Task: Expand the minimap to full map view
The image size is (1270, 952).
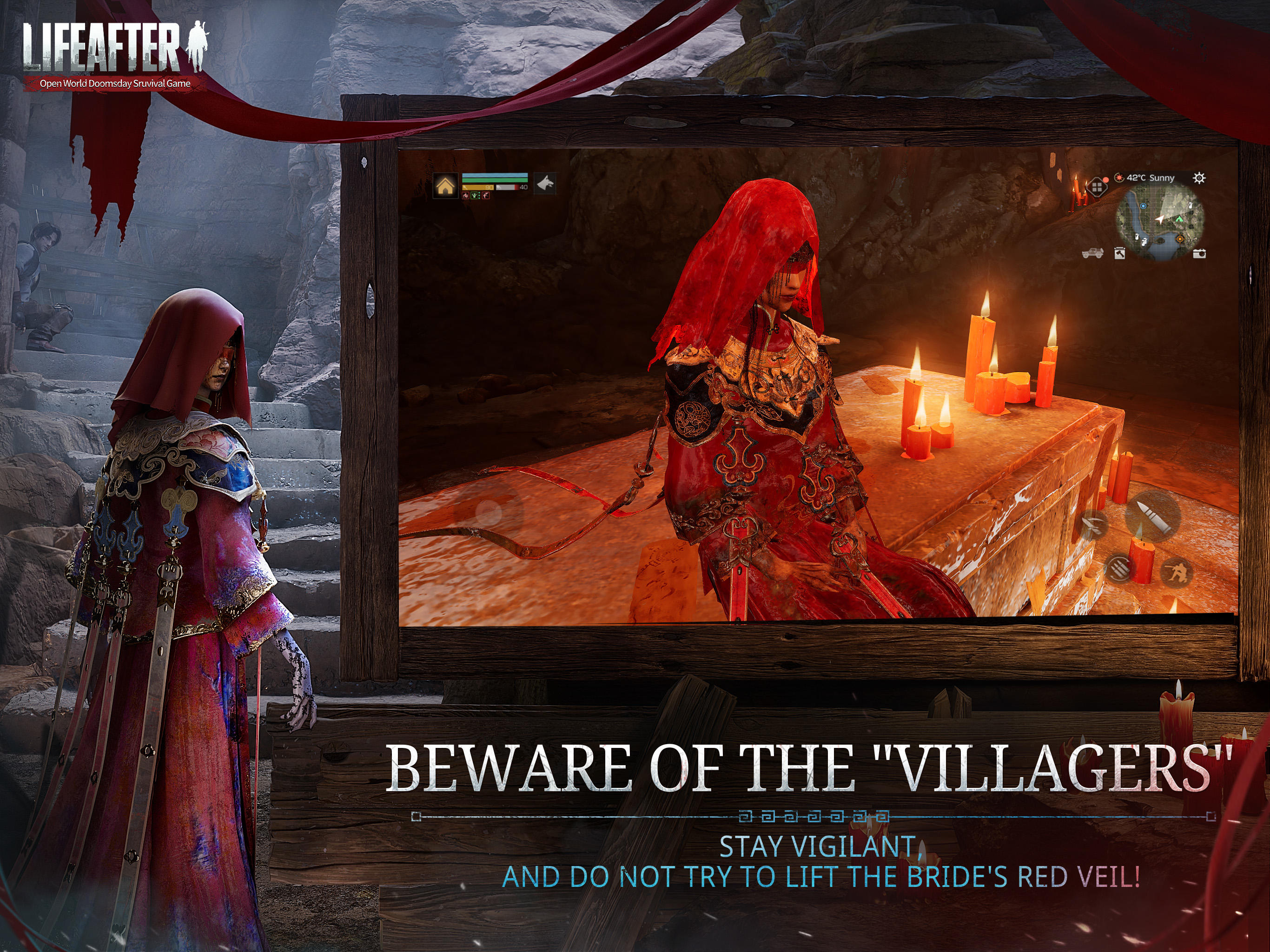Action: point(1160,219)
